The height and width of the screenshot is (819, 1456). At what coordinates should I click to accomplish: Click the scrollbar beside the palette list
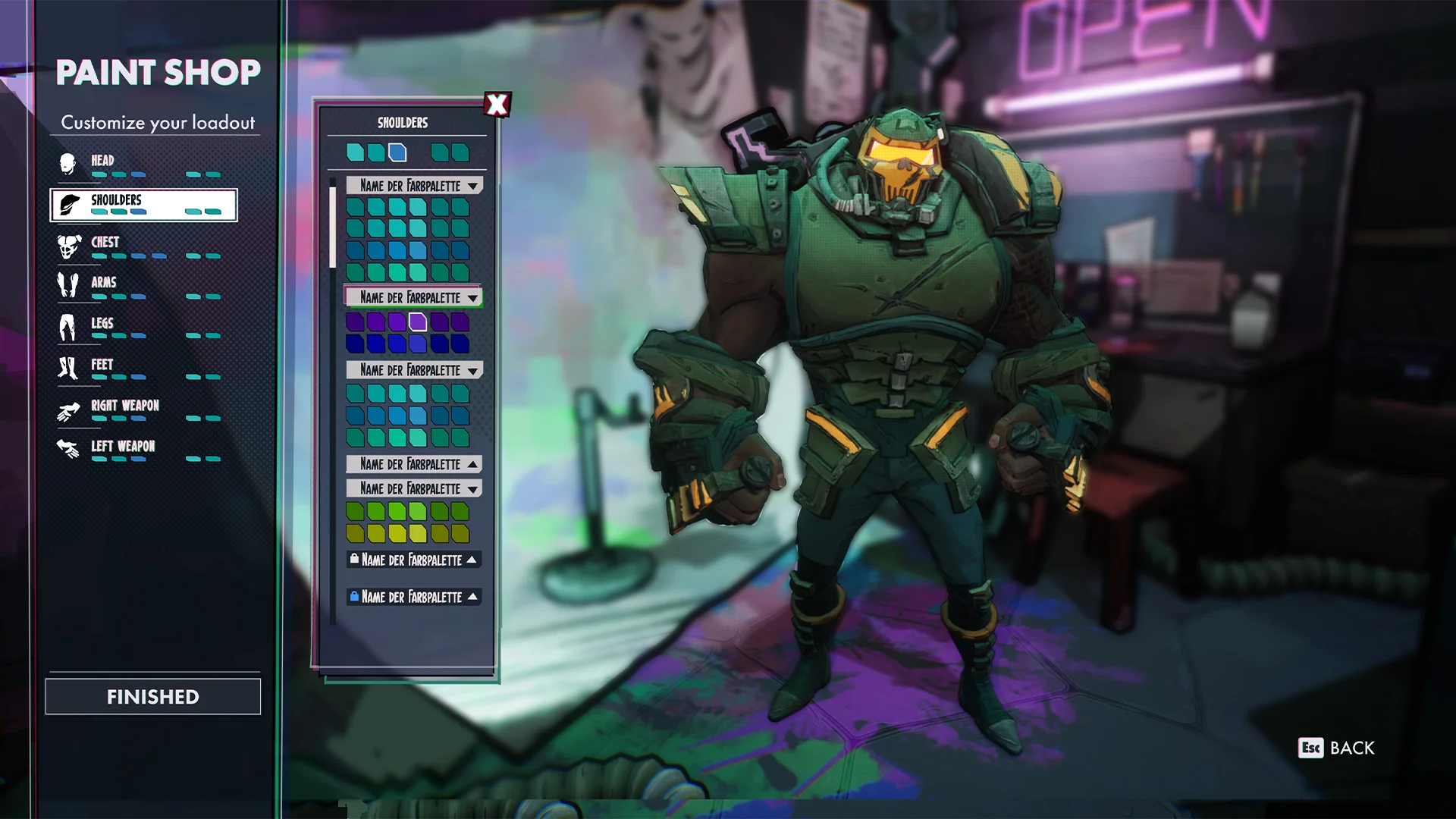tap(334, 224)
